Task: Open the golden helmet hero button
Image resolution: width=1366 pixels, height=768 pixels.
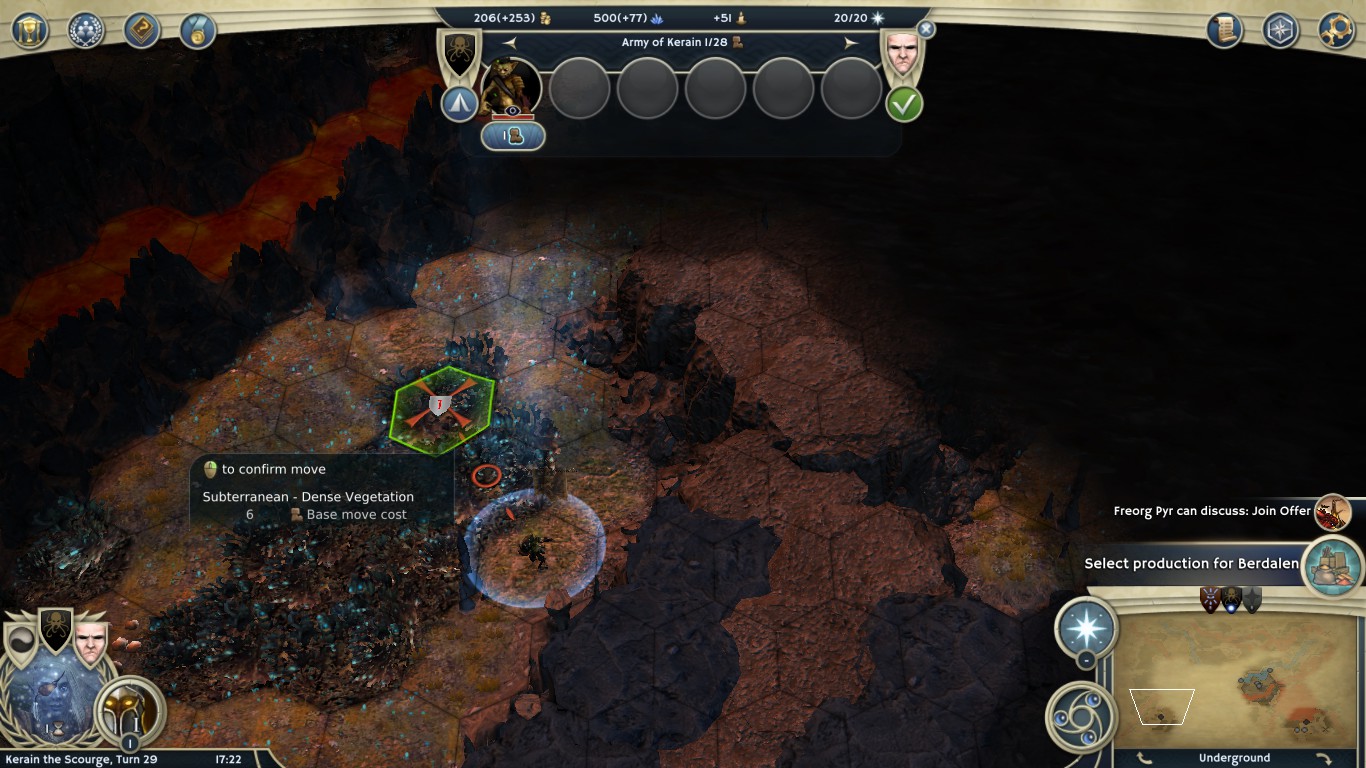Action: pyautogui.click(x=129, y=709)
